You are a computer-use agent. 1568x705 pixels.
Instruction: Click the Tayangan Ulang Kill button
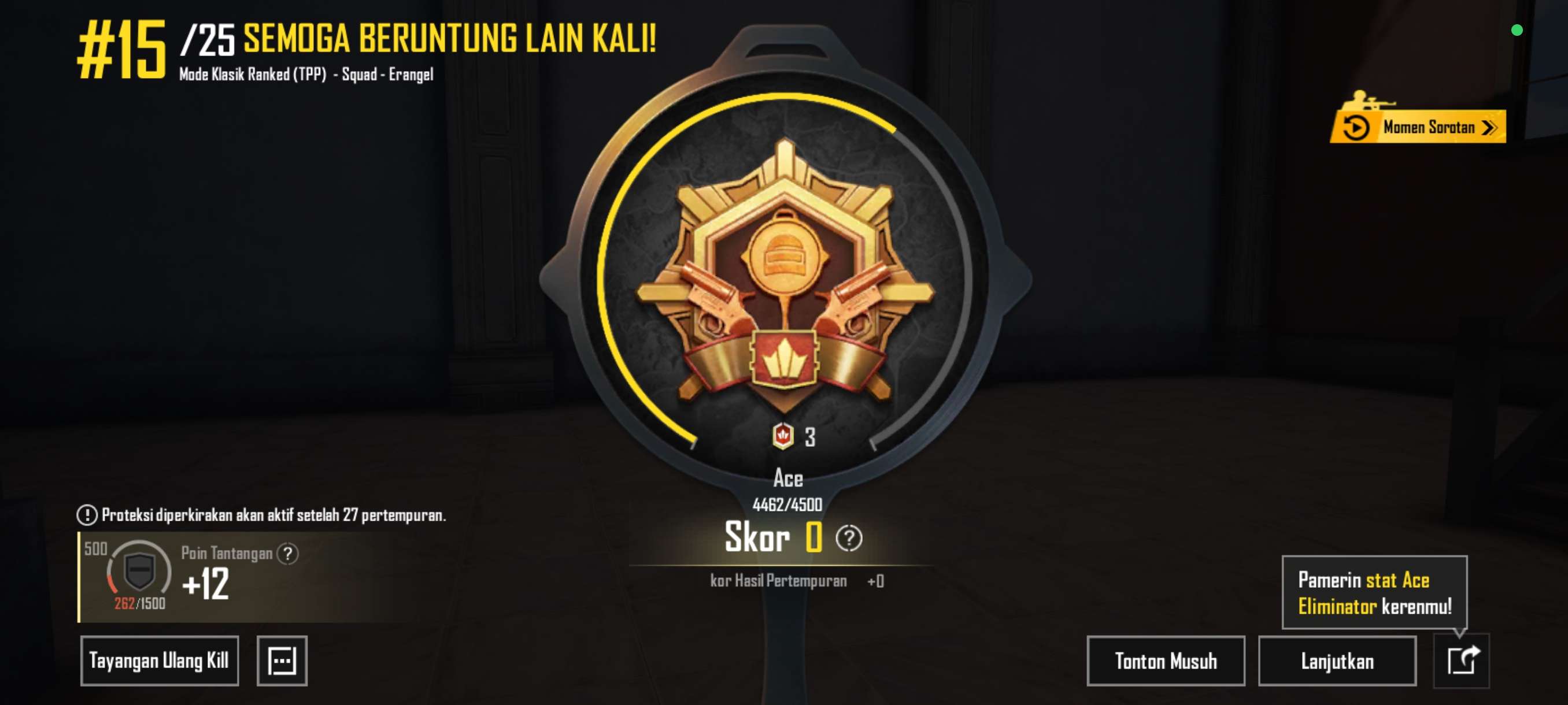pyautogui.click(x=160, y=661)
